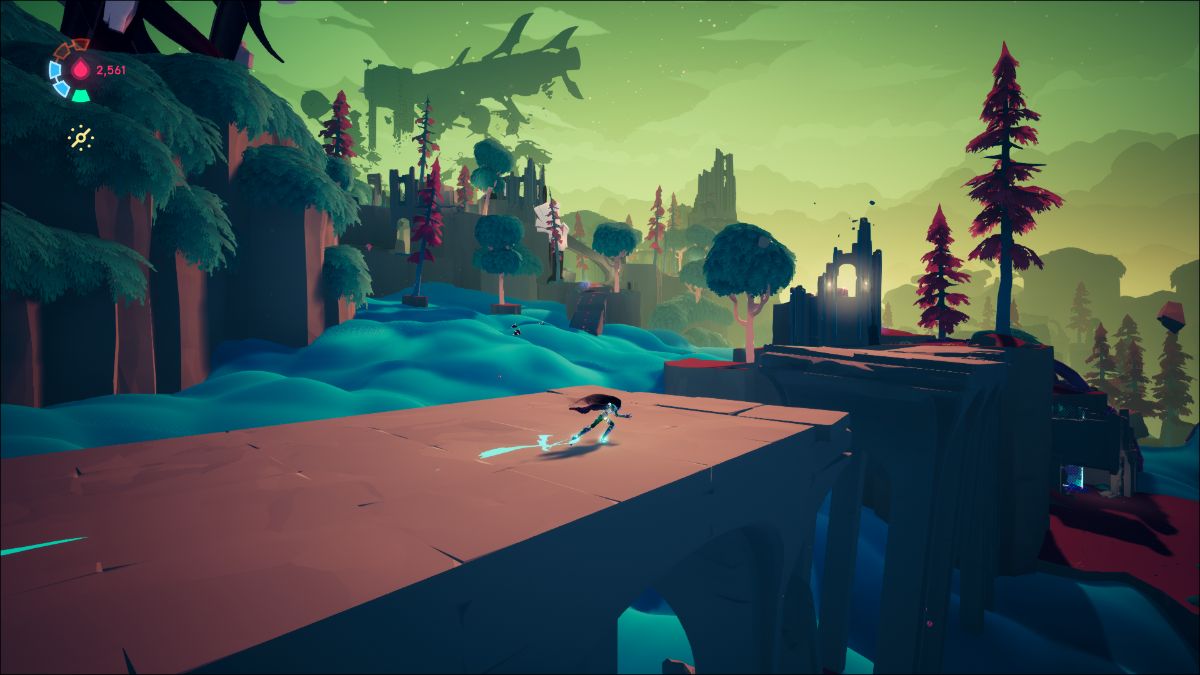1200x675 pixels.
Task: Click the yellow dotted-circle scanner icon
Action: [80, 136]
